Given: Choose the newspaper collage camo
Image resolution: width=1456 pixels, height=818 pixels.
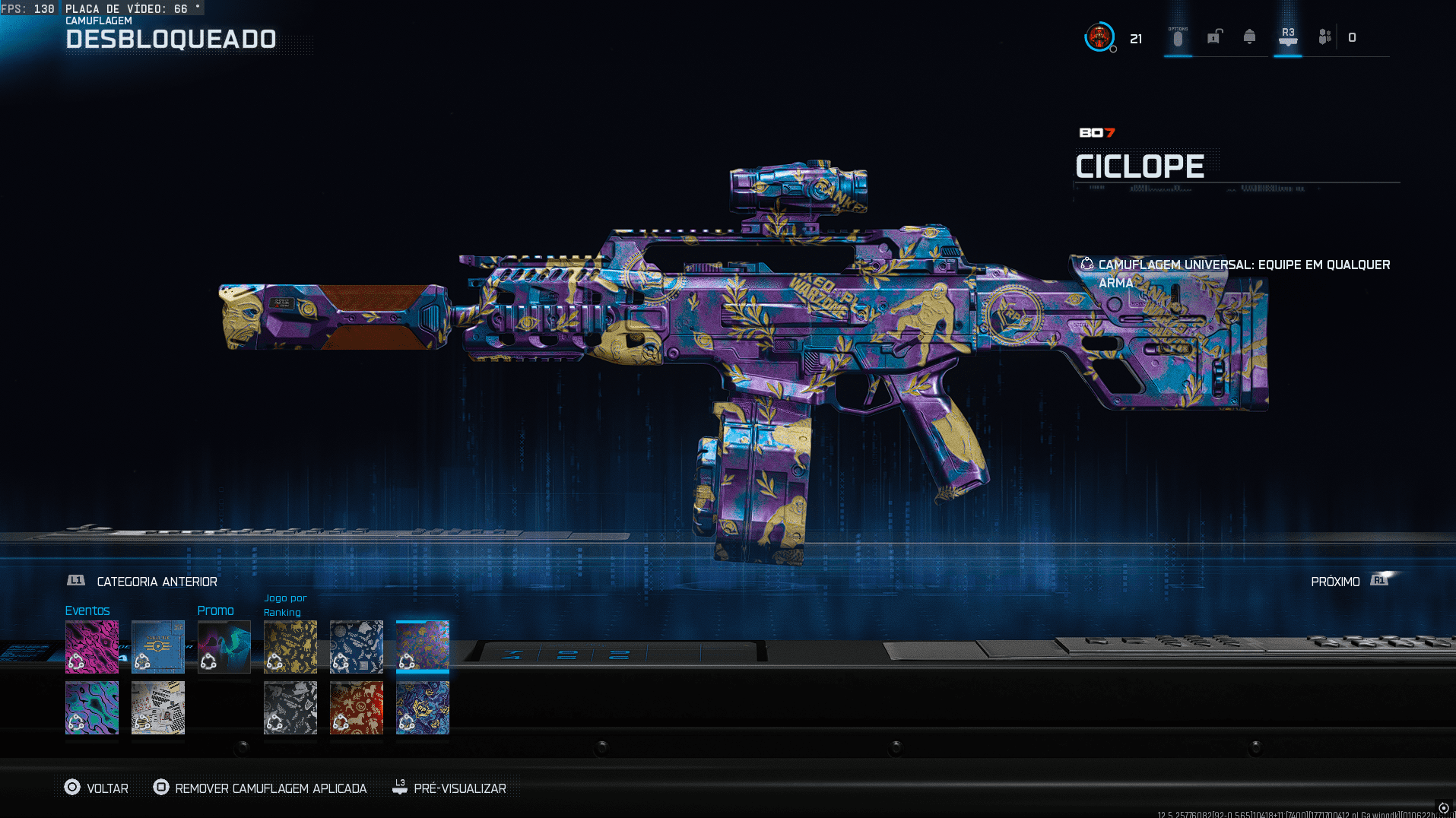Looking at the screenshot, I should 158,708.
